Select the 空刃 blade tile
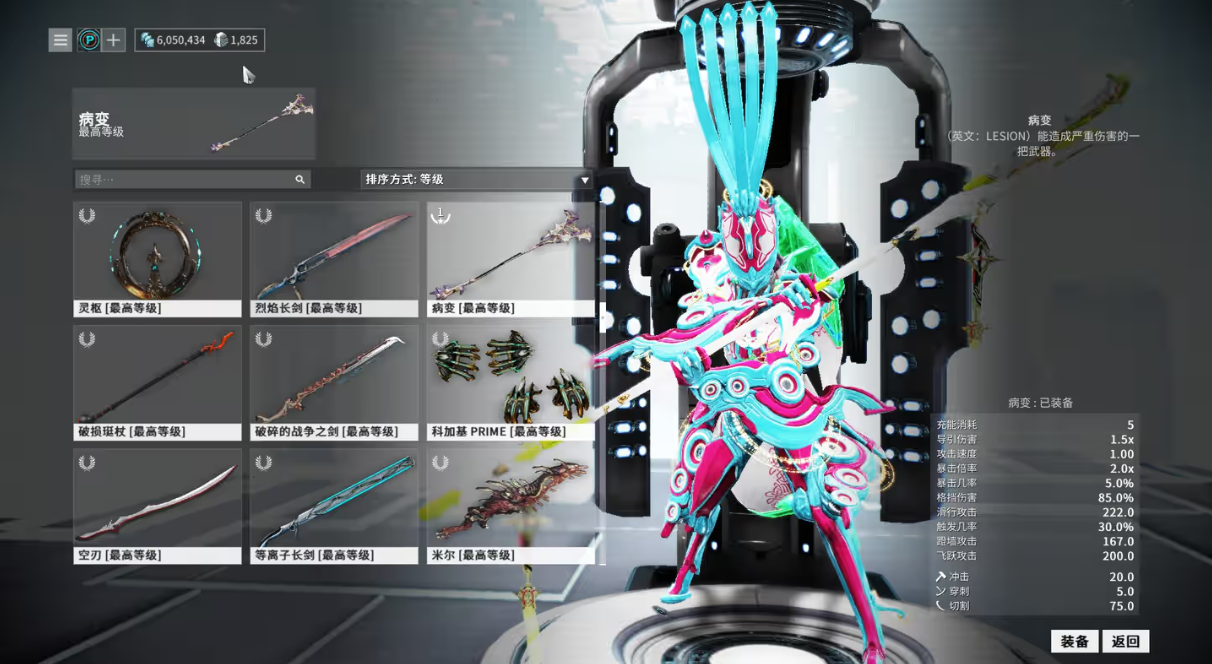The width and height of the screenshot is (1212, 664). pos(158,506)
